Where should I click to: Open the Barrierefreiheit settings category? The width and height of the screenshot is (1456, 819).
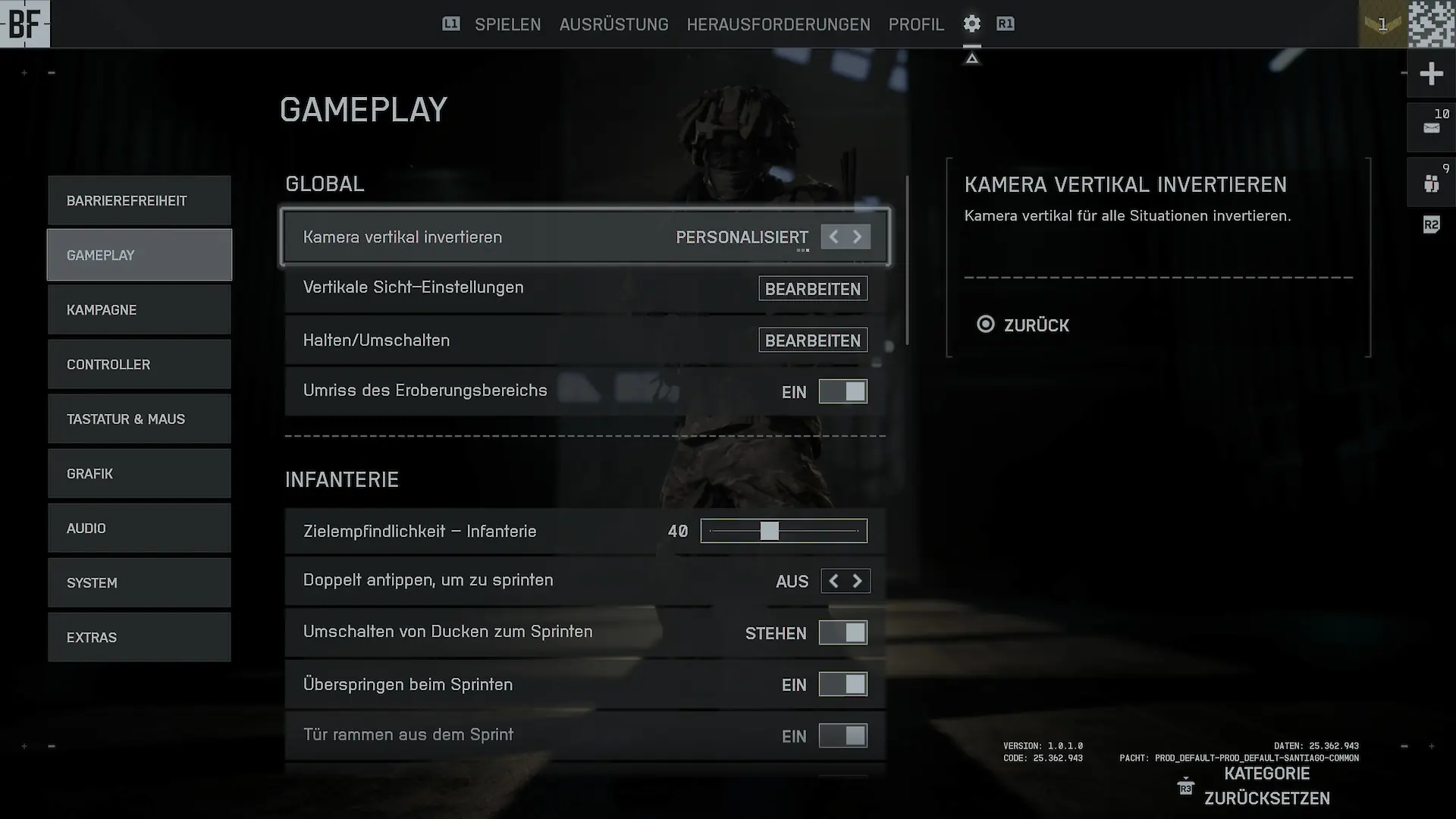(x=140, y=201)
